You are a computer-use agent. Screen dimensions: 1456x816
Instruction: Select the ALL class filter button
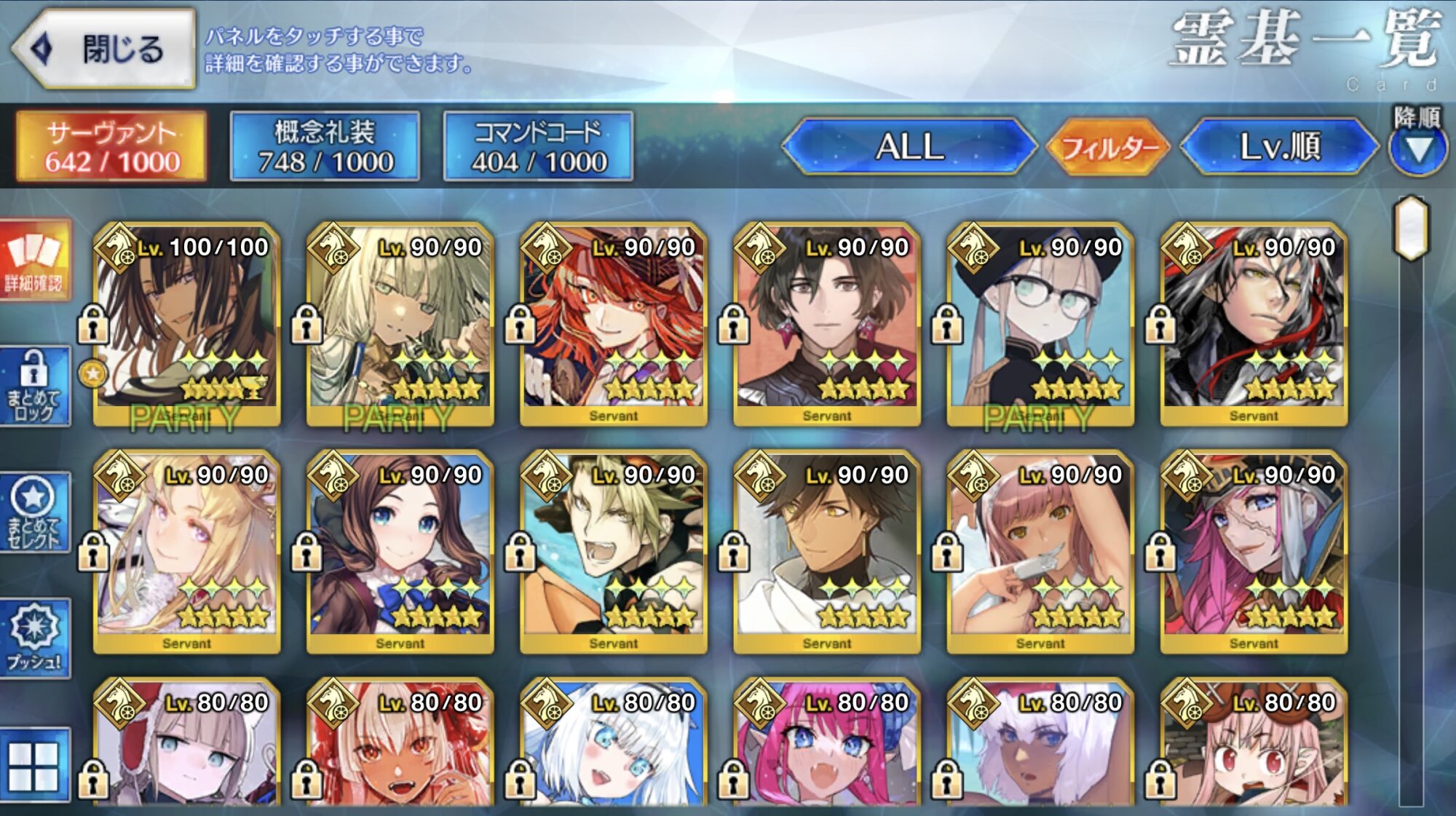(909, 147)
